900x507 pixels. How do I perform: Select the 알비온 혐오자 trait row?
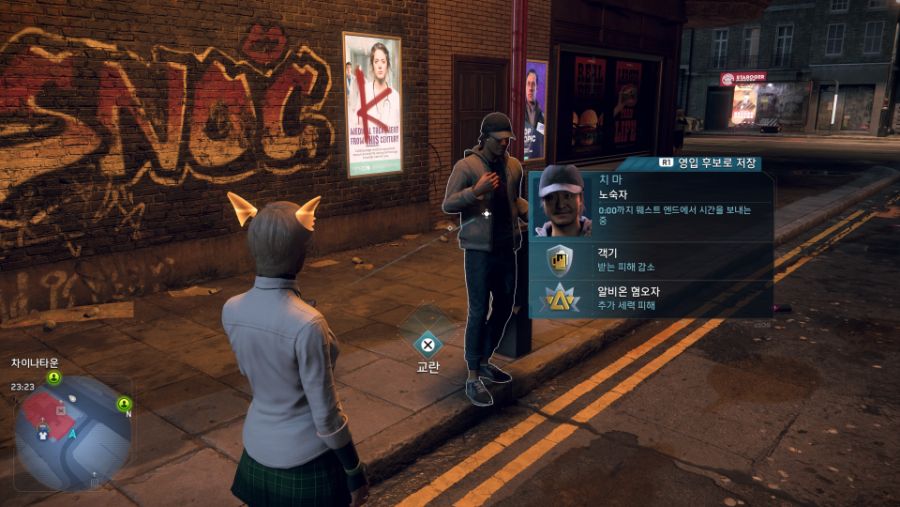coord(650,298)
